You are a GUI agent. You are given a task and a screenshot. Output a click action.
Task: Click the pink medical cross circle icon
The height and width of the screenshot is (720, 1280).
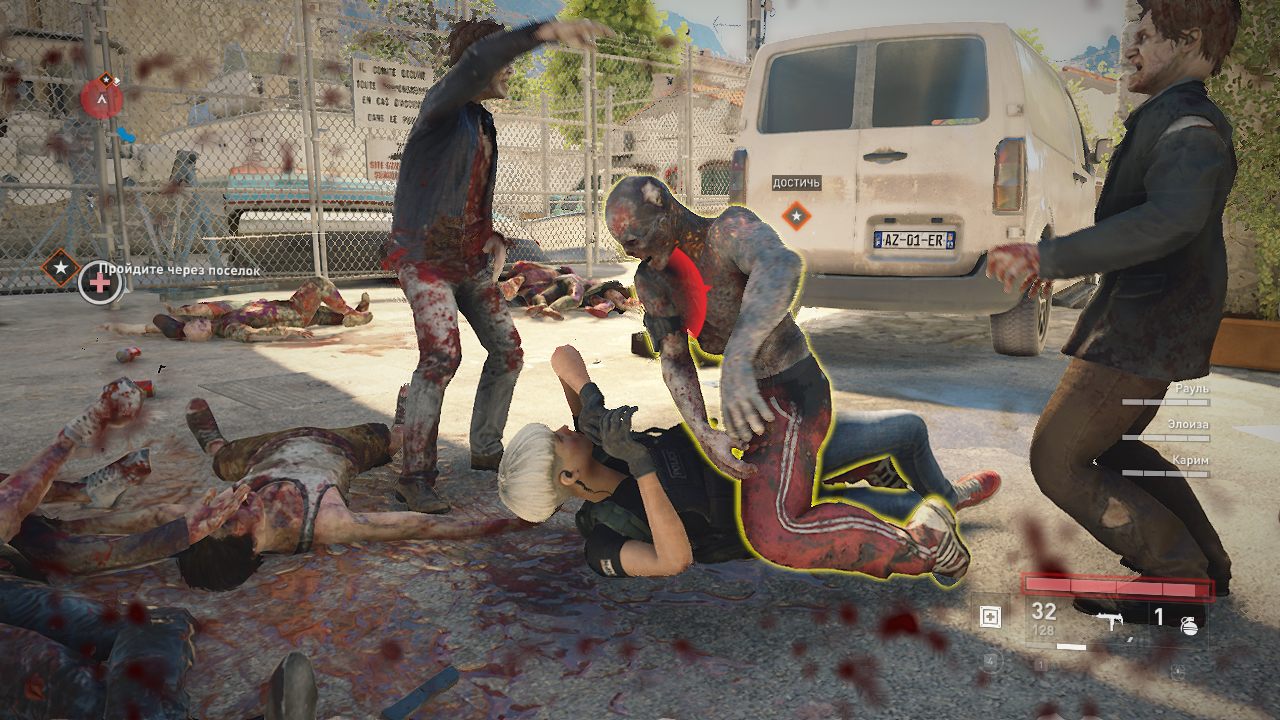click(x=100, y=283)
